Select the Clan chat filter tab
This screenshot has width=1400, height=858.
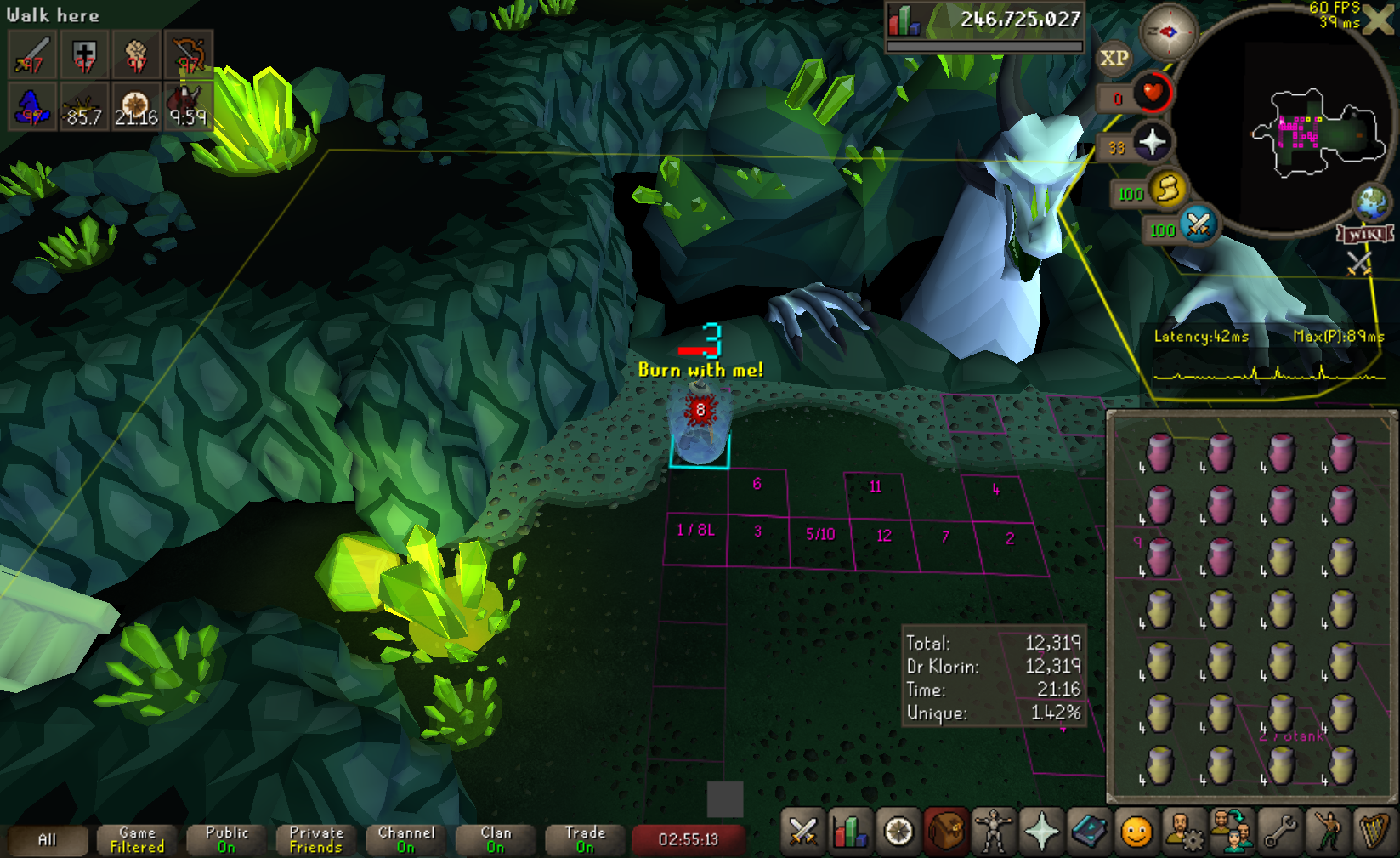496,839
